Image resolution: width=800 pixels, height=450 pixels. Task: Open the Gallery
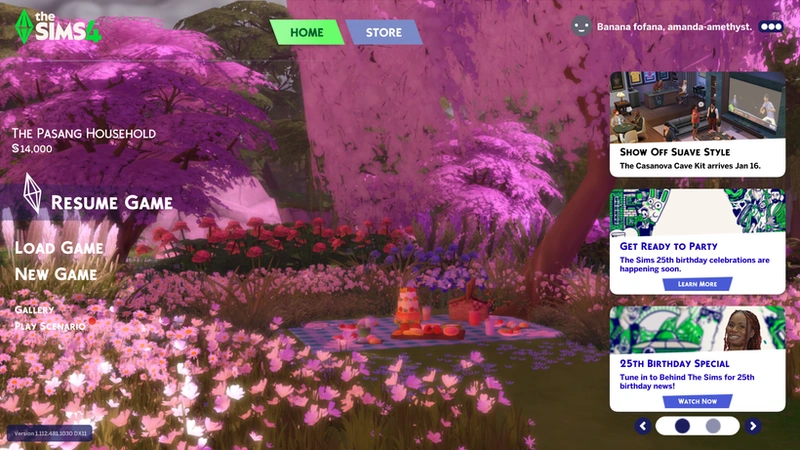34,310
